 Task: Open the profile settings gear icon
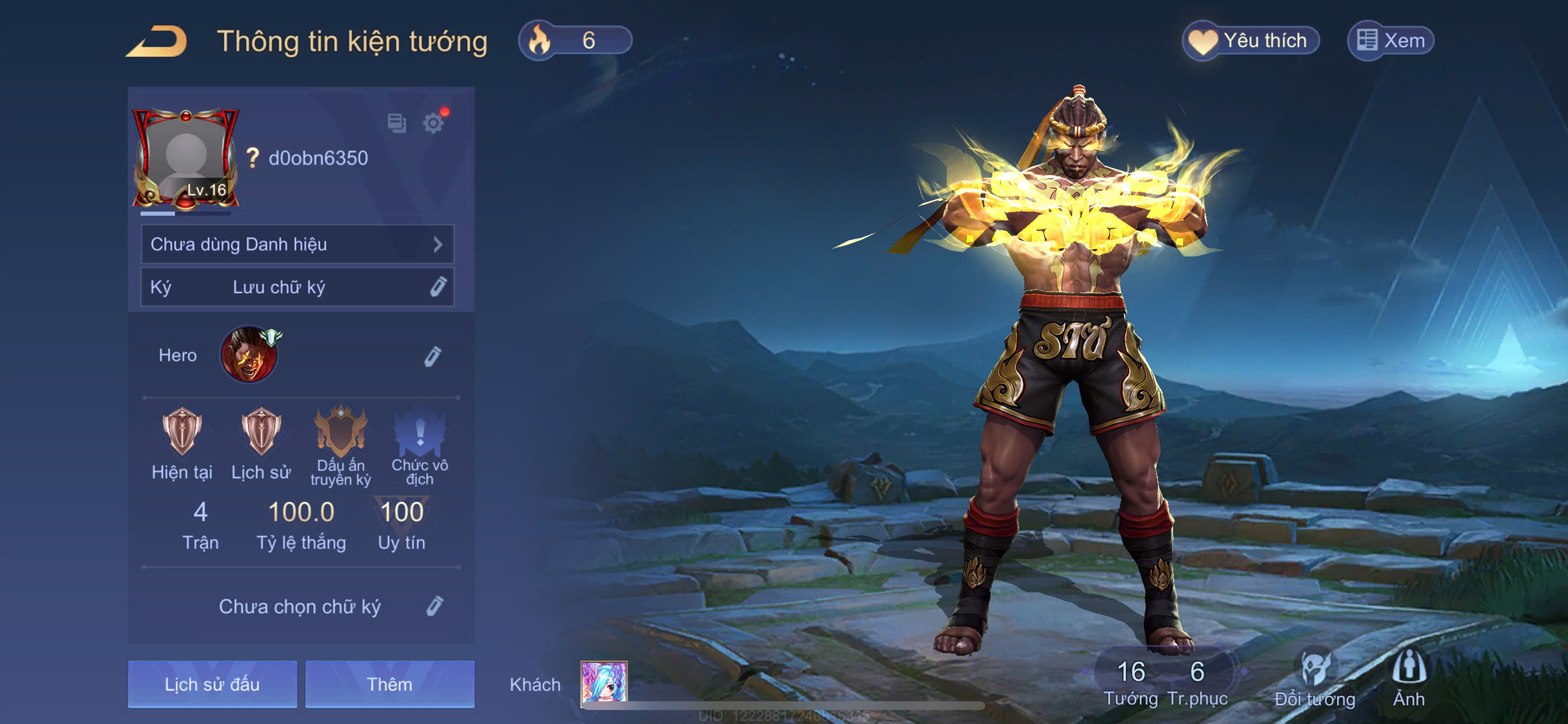pos(433,124)
